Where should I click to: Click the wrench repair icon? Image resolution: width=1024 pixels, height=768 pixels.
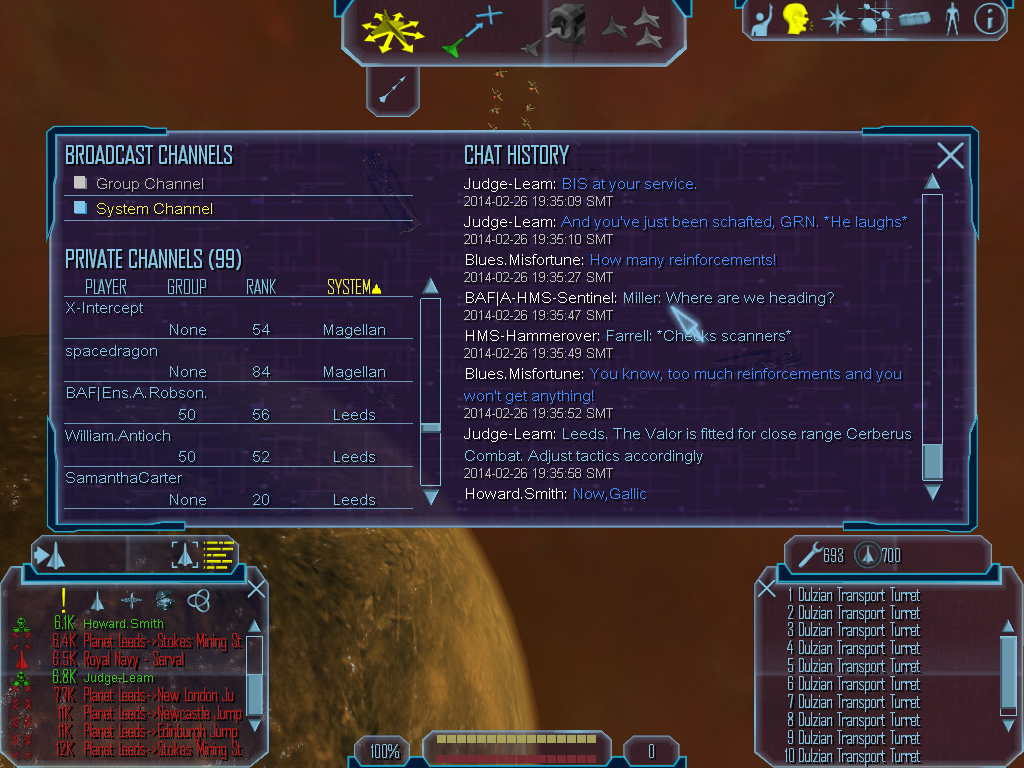(808, 554)
